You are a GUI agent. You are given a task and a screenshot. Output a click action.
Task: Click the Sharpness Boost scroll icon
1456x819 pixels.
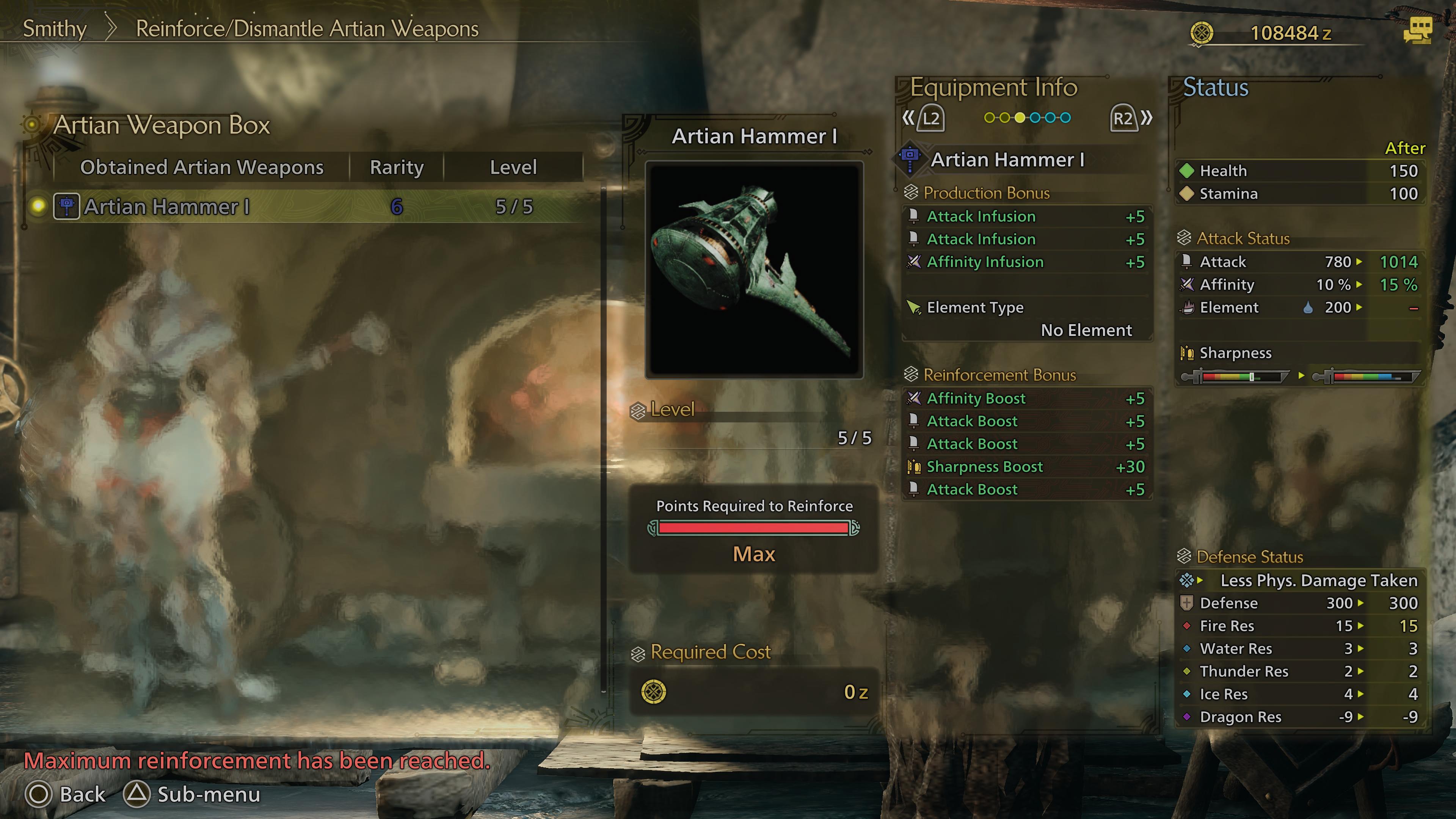pos(915,466)
